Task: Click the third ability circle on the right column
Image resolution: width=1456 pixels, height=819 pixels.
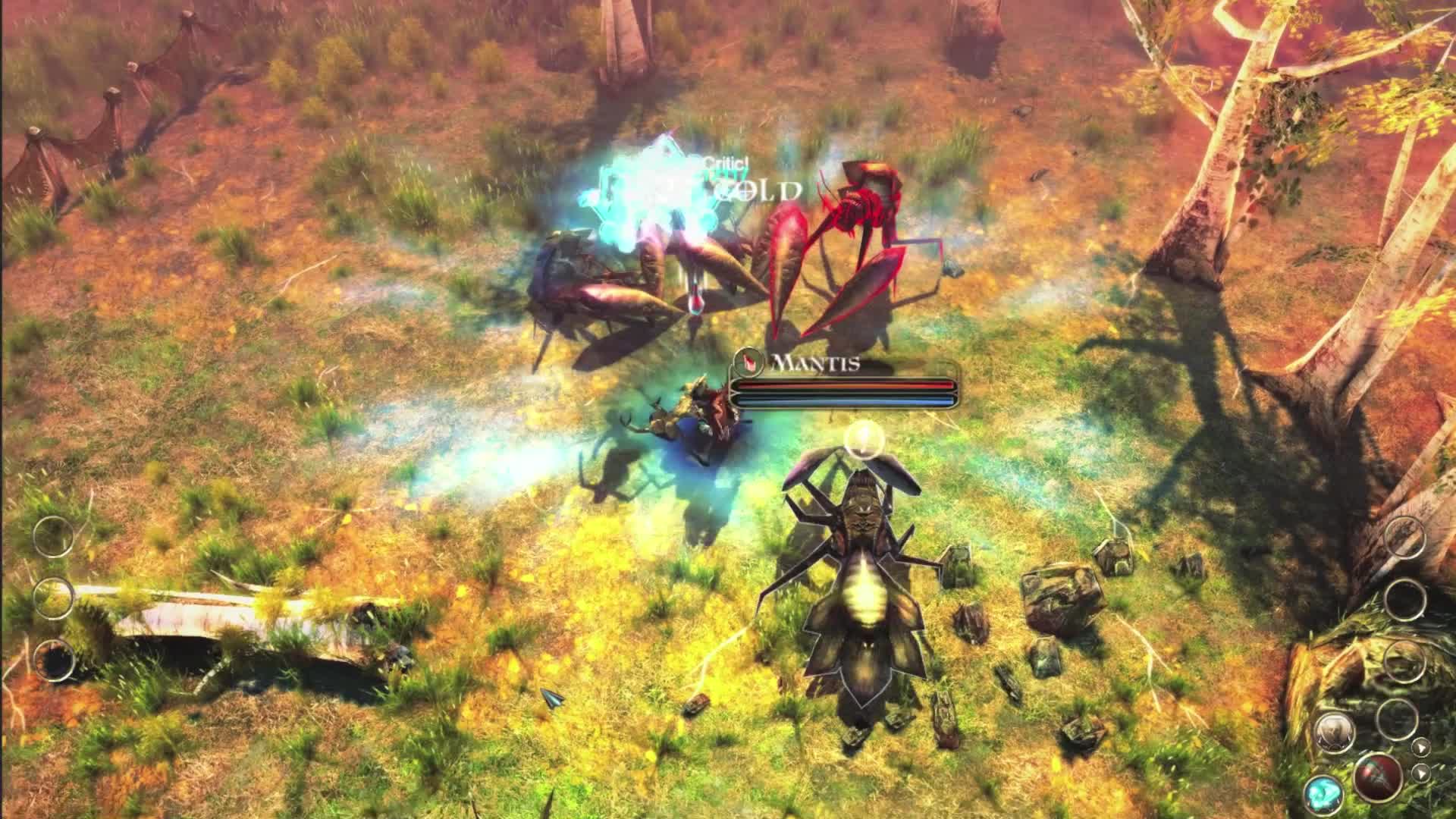Action: (x=1405, y=662)
